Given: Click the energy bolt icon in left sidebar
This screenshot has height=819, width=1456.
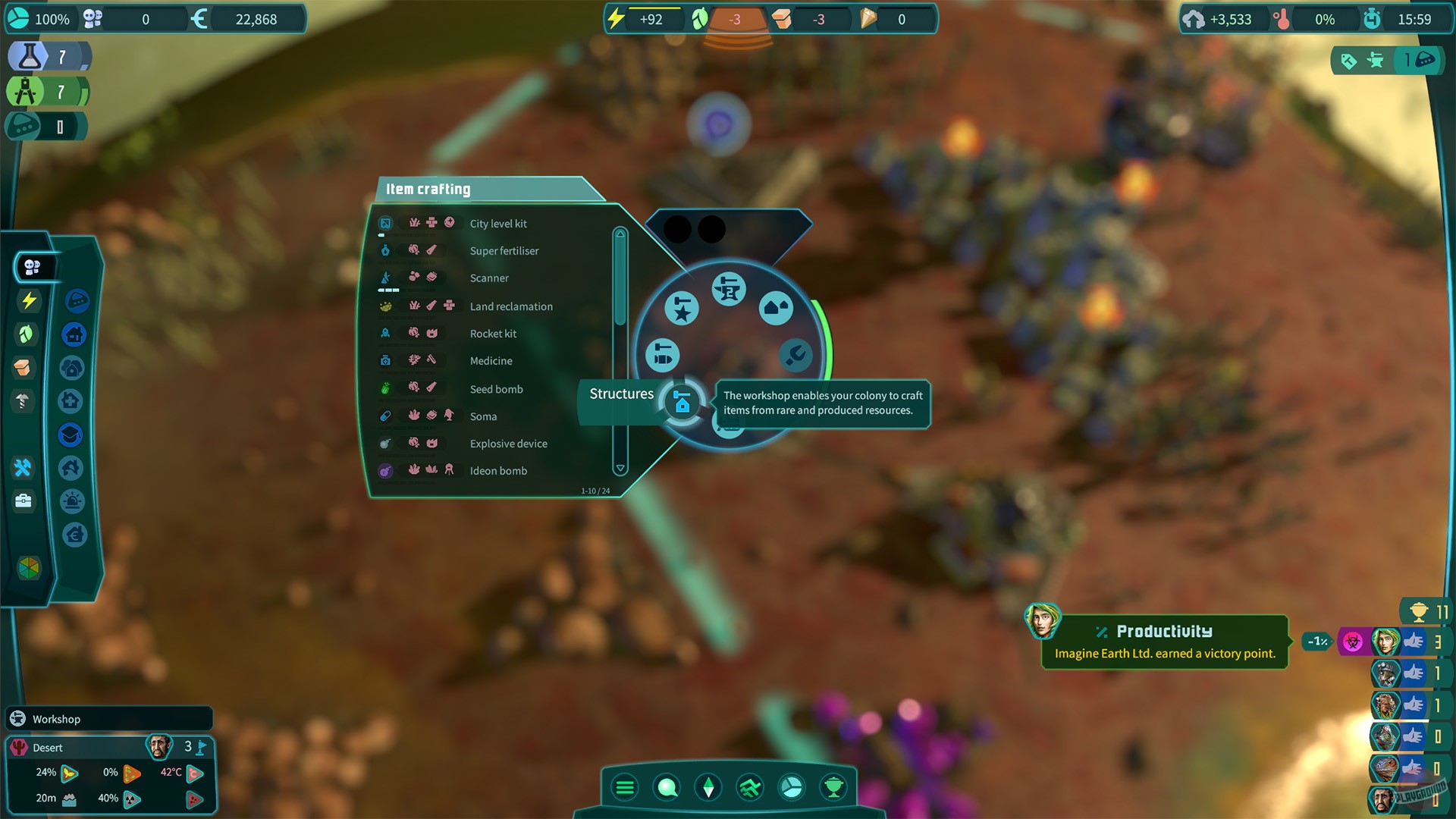Looking at the screenshot, I should coord(28,300).
